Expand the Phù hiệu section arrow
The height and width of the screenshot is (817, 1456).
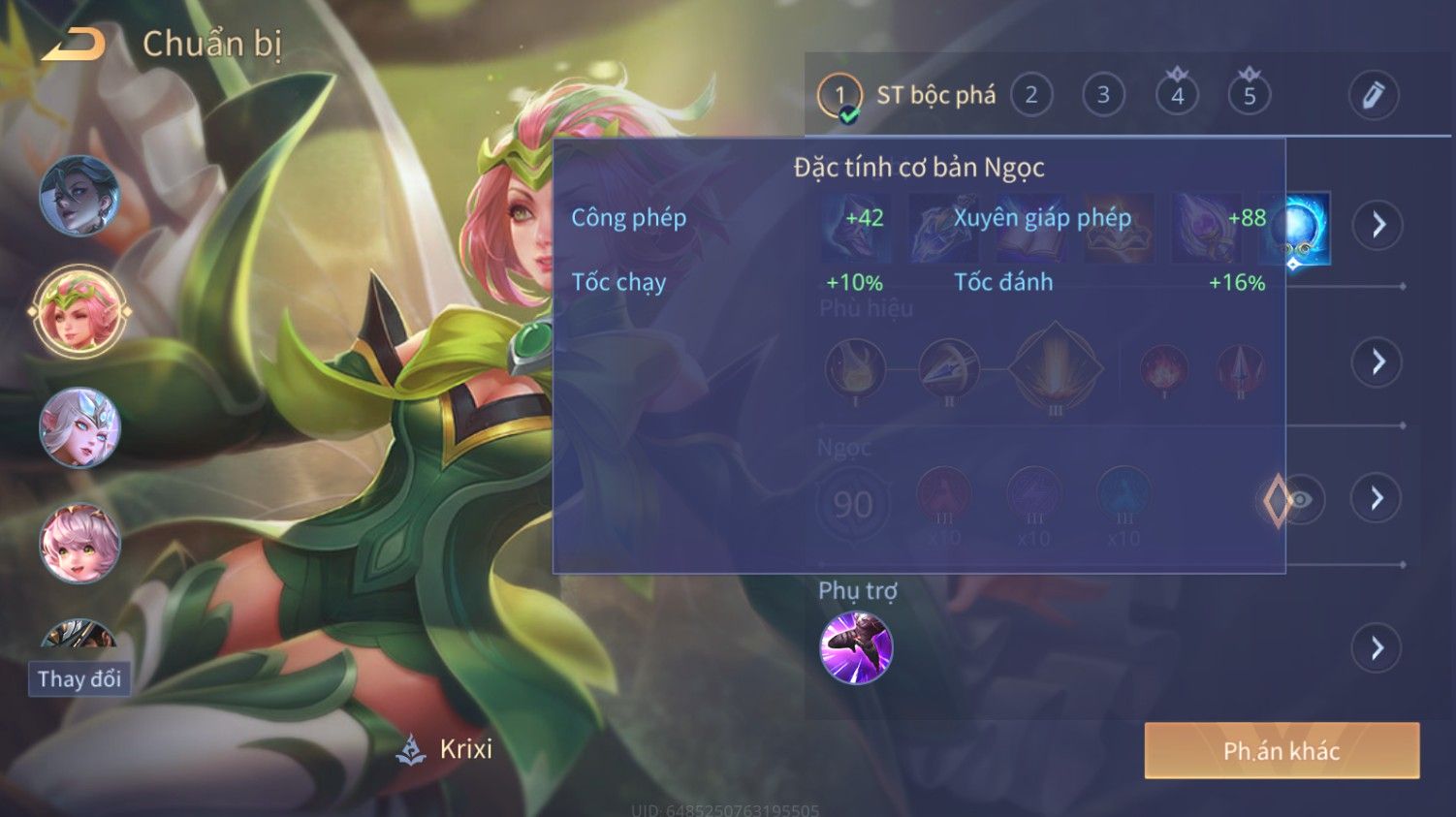1377,362
